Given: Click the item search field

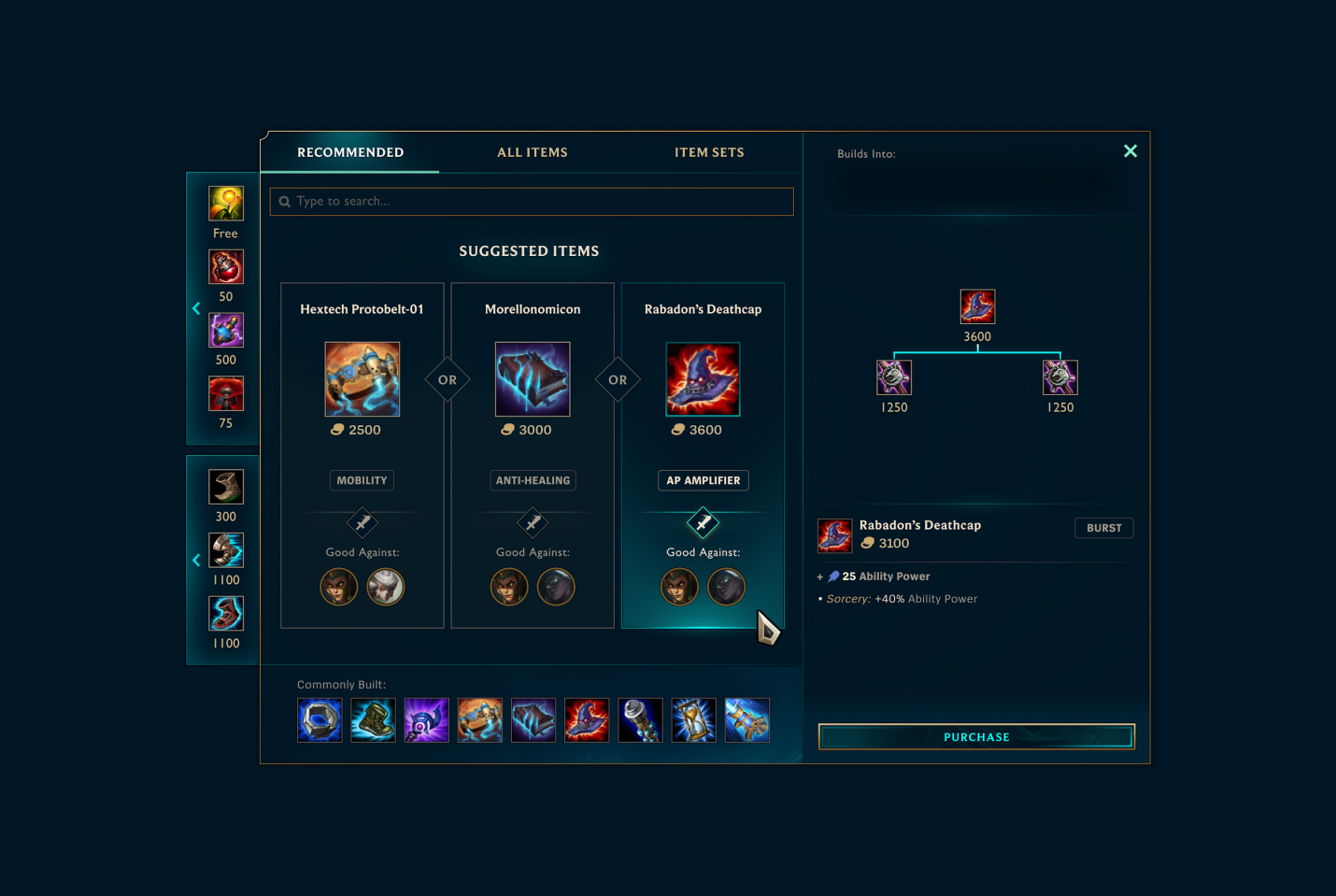Looking at the screenshot, I should tap(532, 202).
